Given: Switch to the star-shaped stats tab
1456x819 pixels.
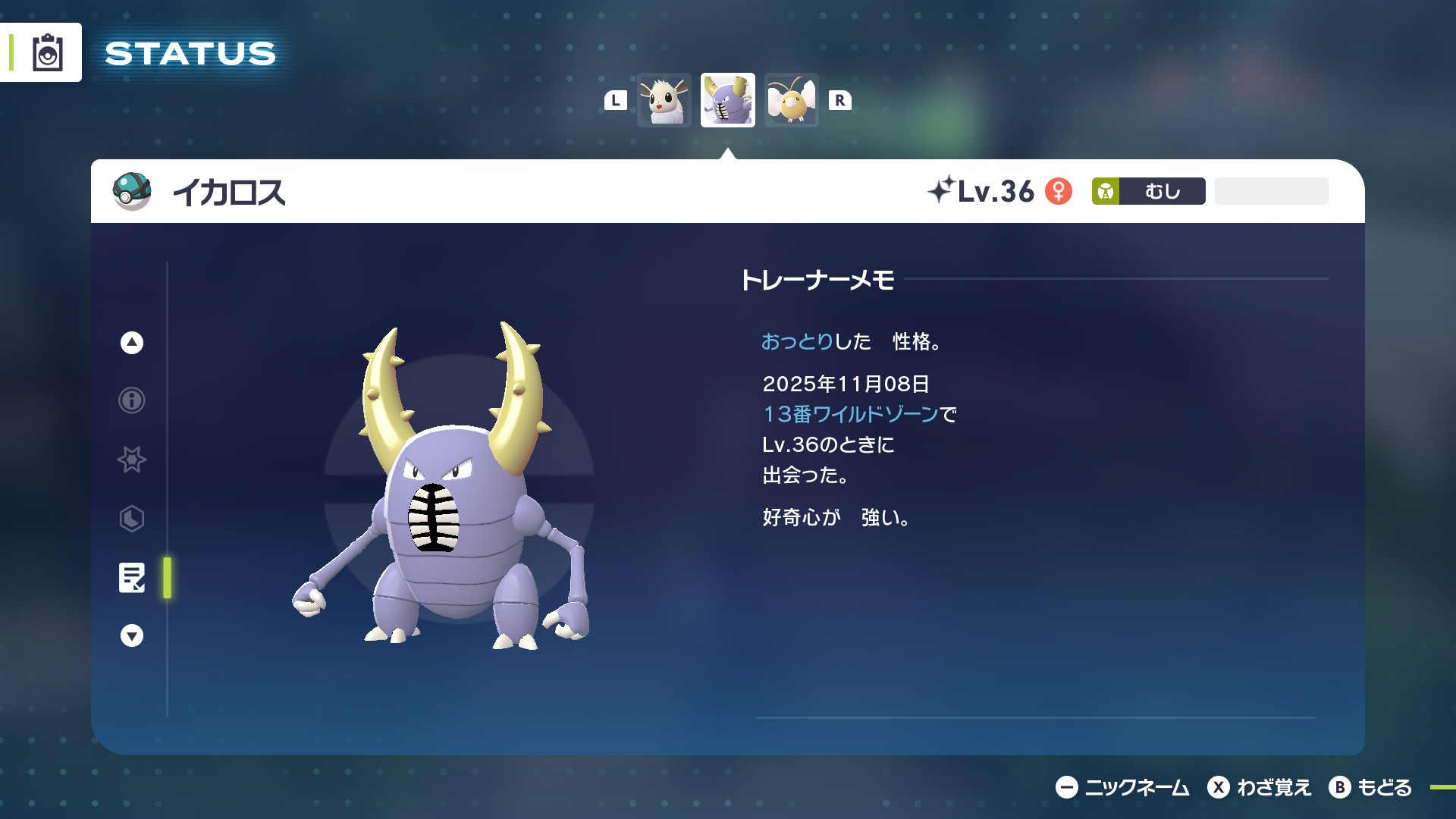Looking at the screenshot, I should 132,459.
